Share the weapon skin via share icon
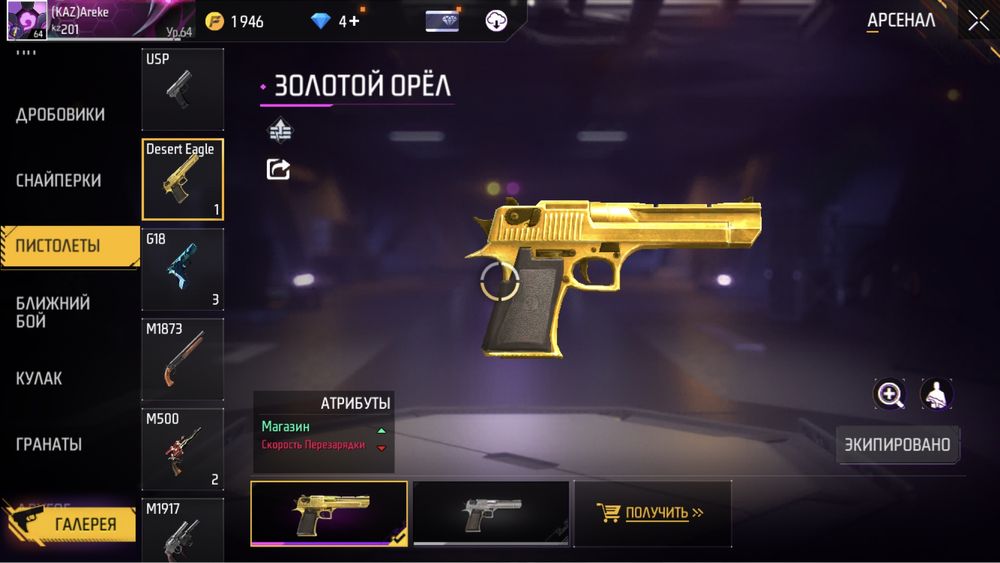Viewport: 1000px width, 563px height. [278, 169]
